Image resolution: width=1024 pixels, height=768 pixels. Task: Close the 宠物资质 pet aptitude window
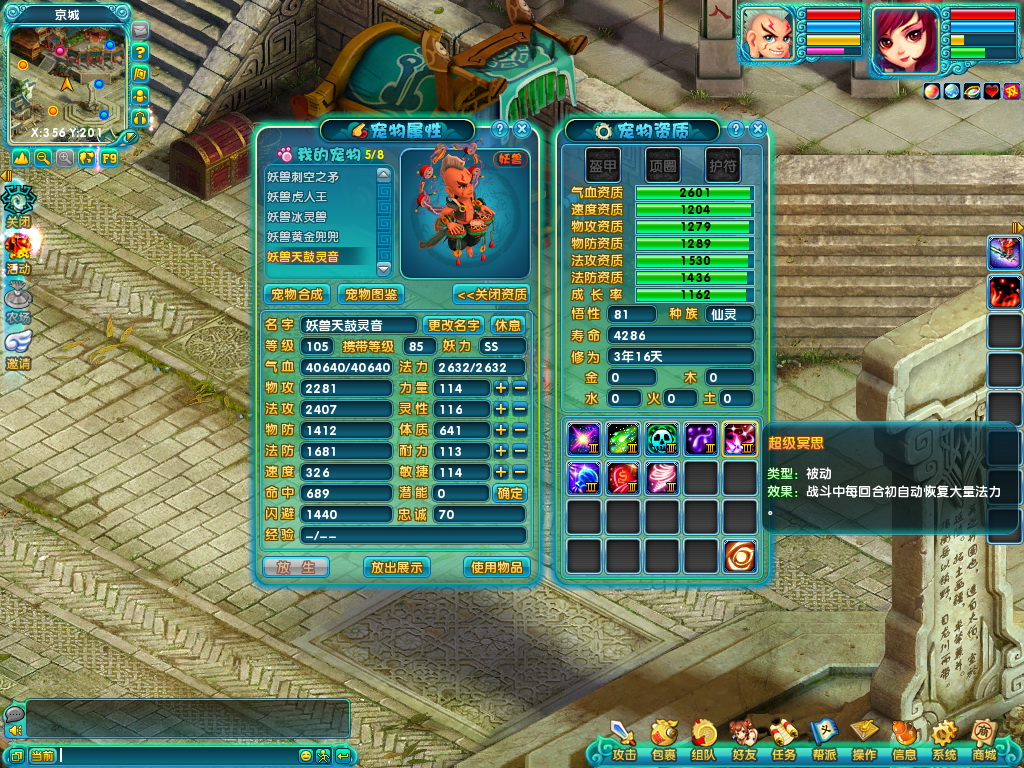point(758,130)
